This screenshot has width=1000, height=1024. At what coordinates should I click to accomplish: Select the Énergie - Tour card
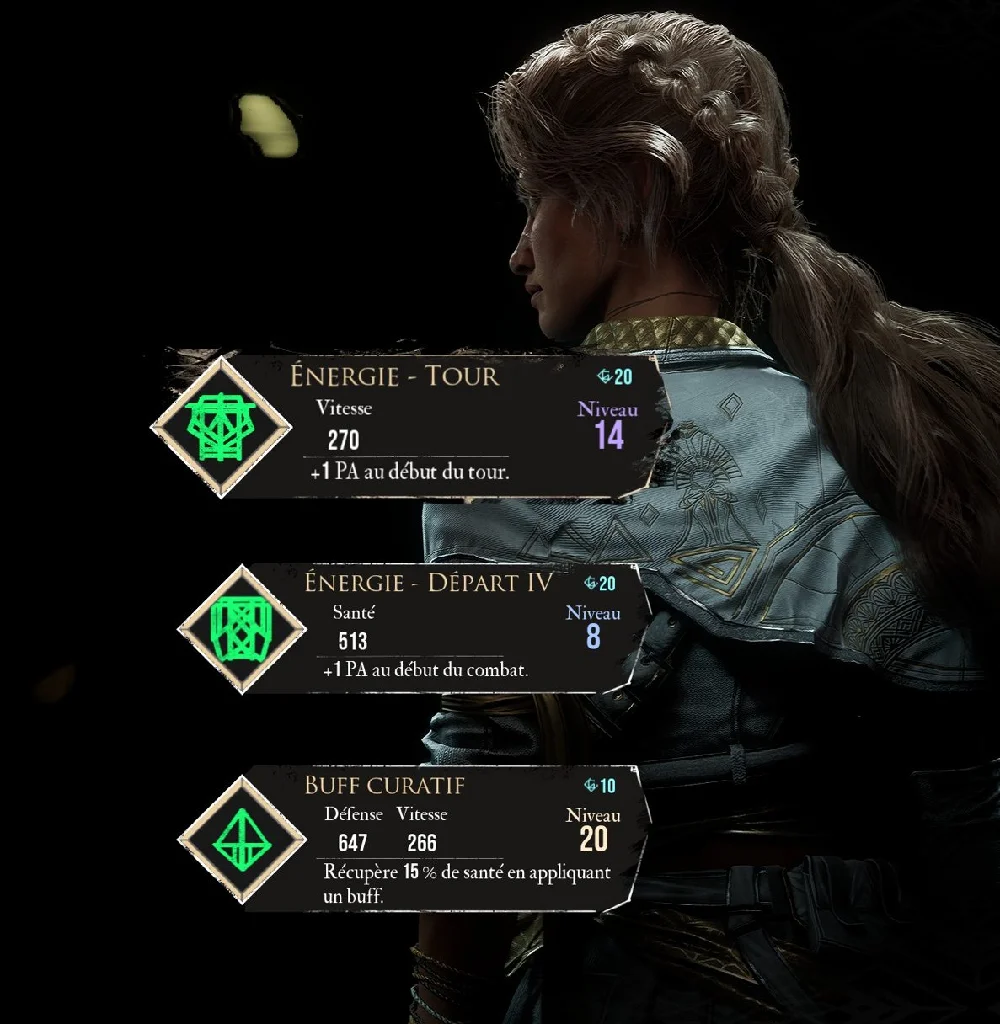coord(450,427)
